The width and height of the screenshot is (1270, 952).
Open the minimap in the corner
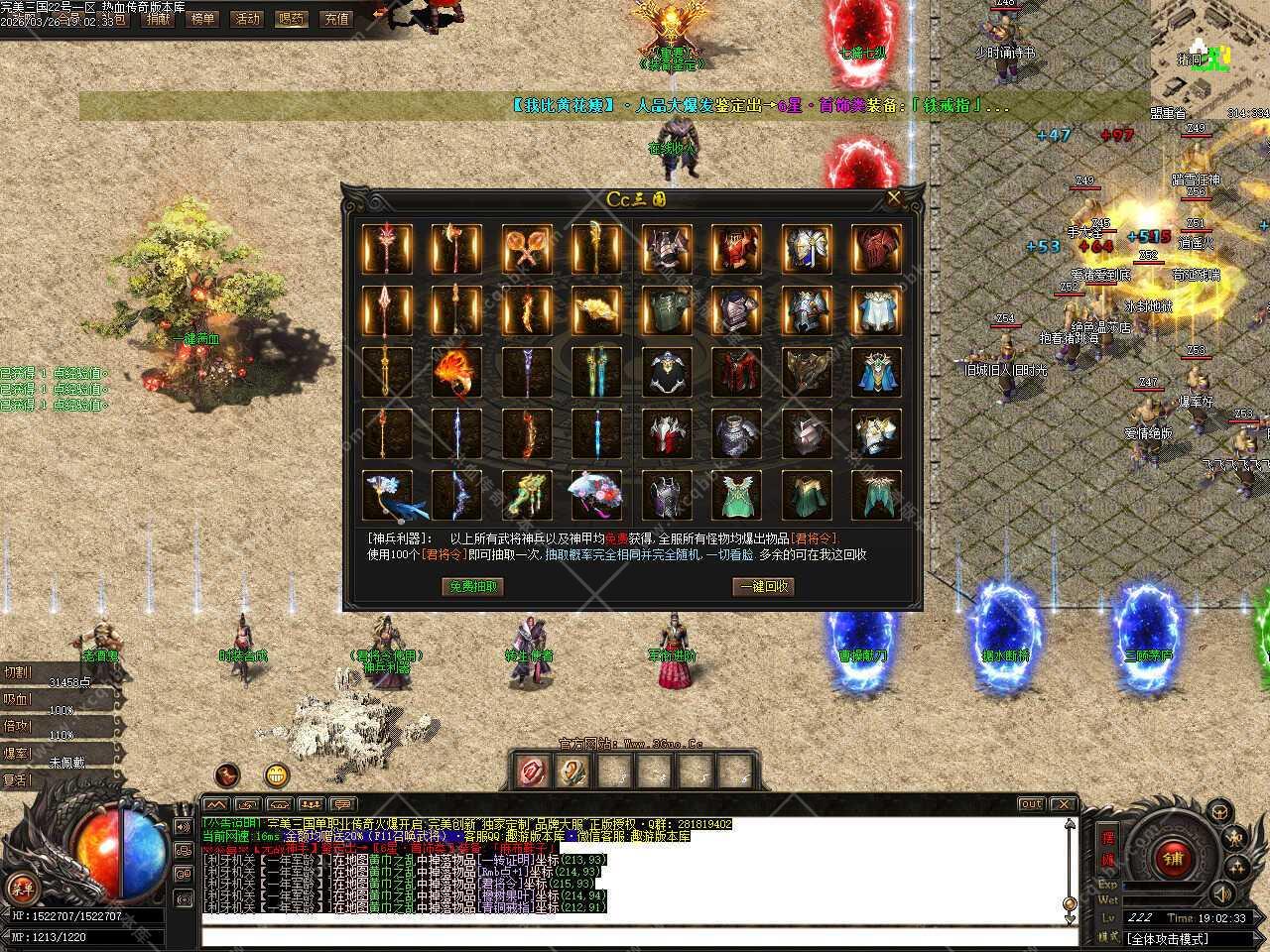click(x=1210, y=50)
